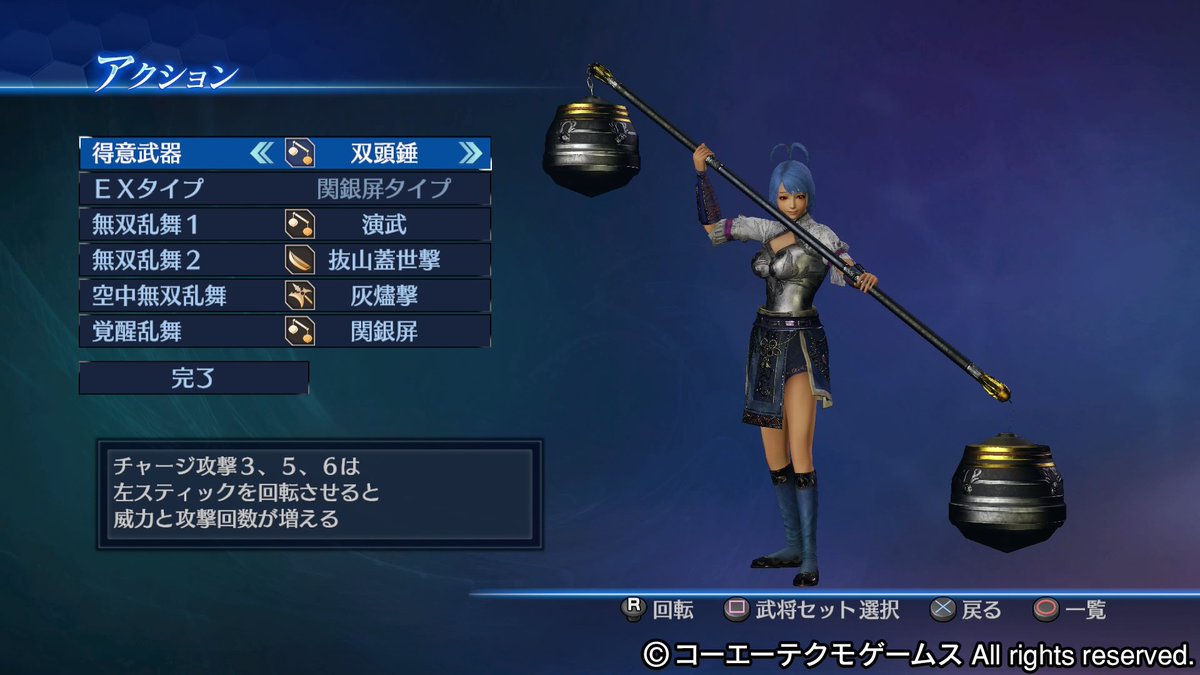The image size is (1200, 675).
Task: Choose the 無双乱舞1 演武 row
Action: pos(284,224)
